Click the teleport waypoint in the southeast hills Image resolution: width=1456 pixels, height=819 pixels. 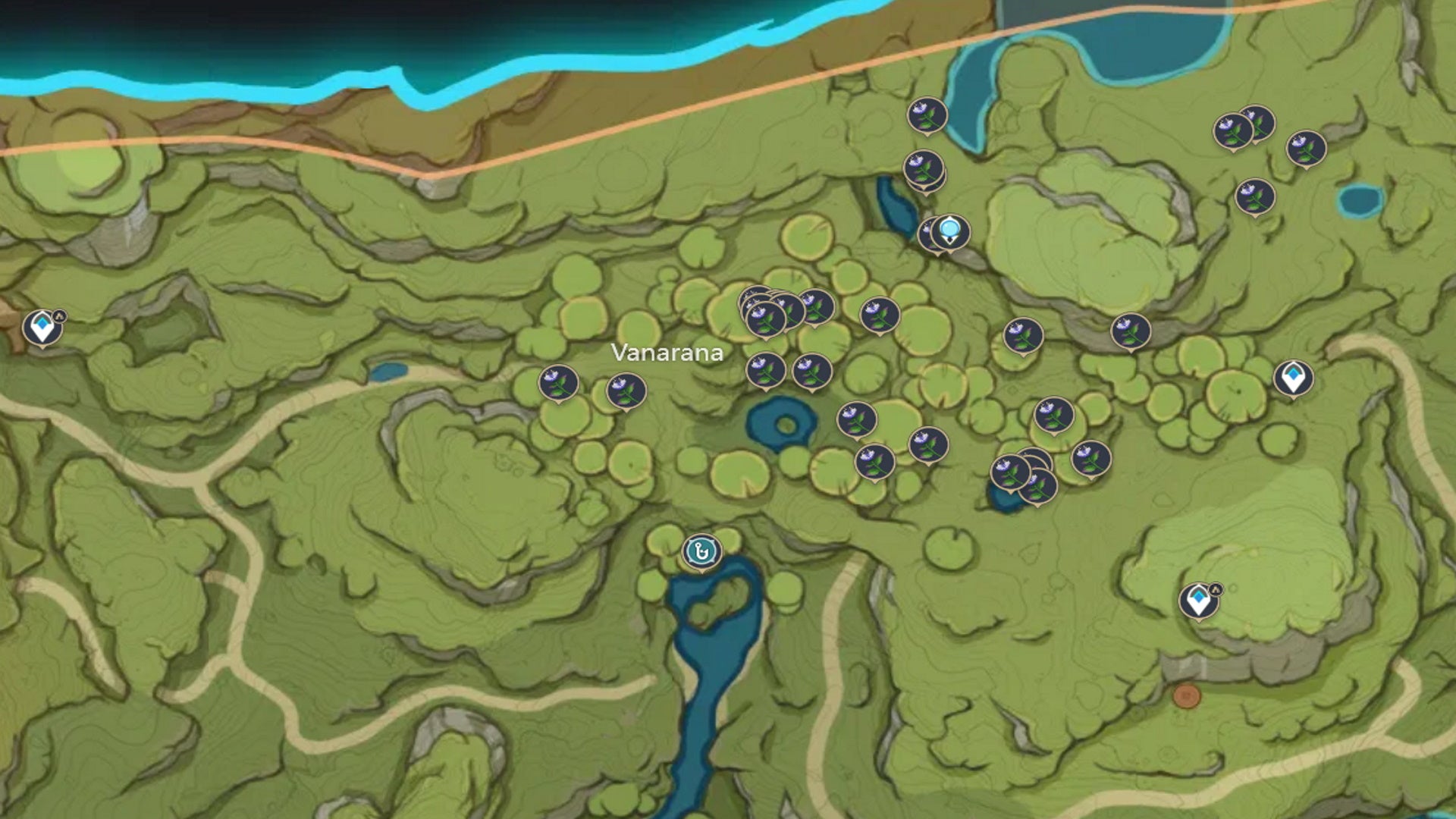pyautogui.click(x=1200, y=601)
